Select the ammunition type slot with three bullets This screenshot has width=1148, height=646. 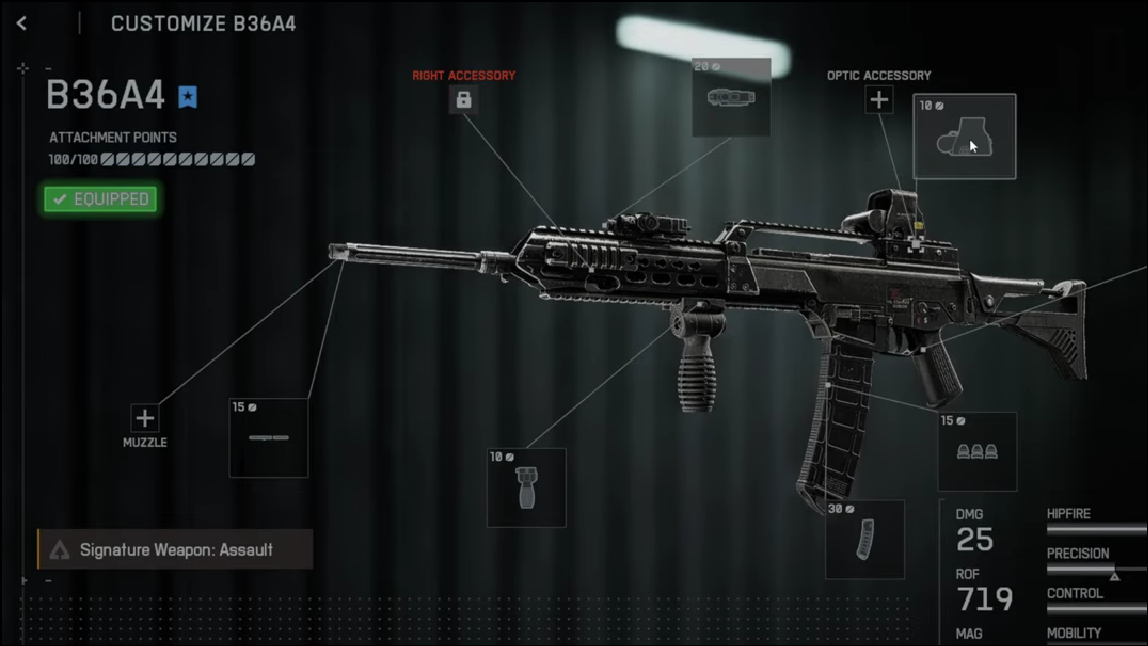[977, 452]
